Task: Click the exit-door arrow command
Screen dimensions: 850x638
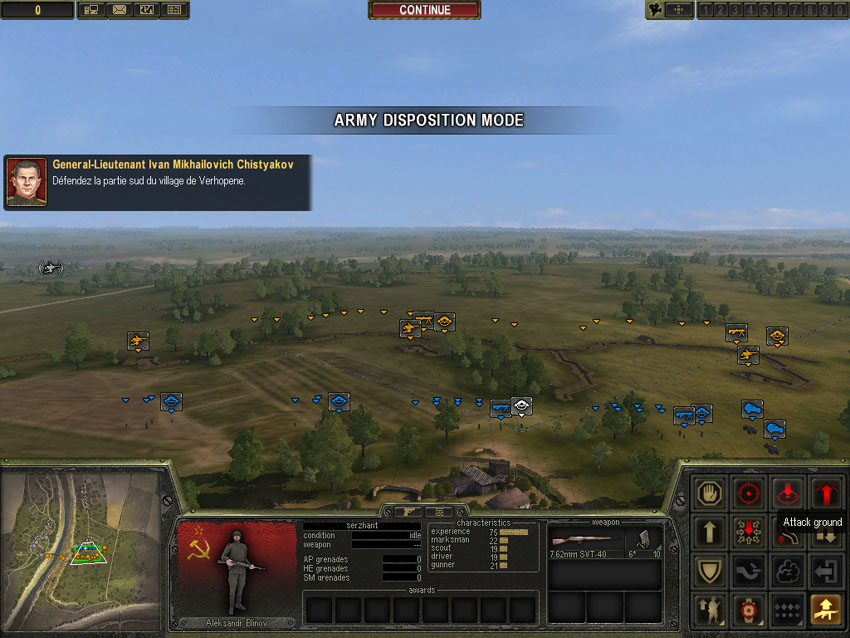Action: coord(826,571)
